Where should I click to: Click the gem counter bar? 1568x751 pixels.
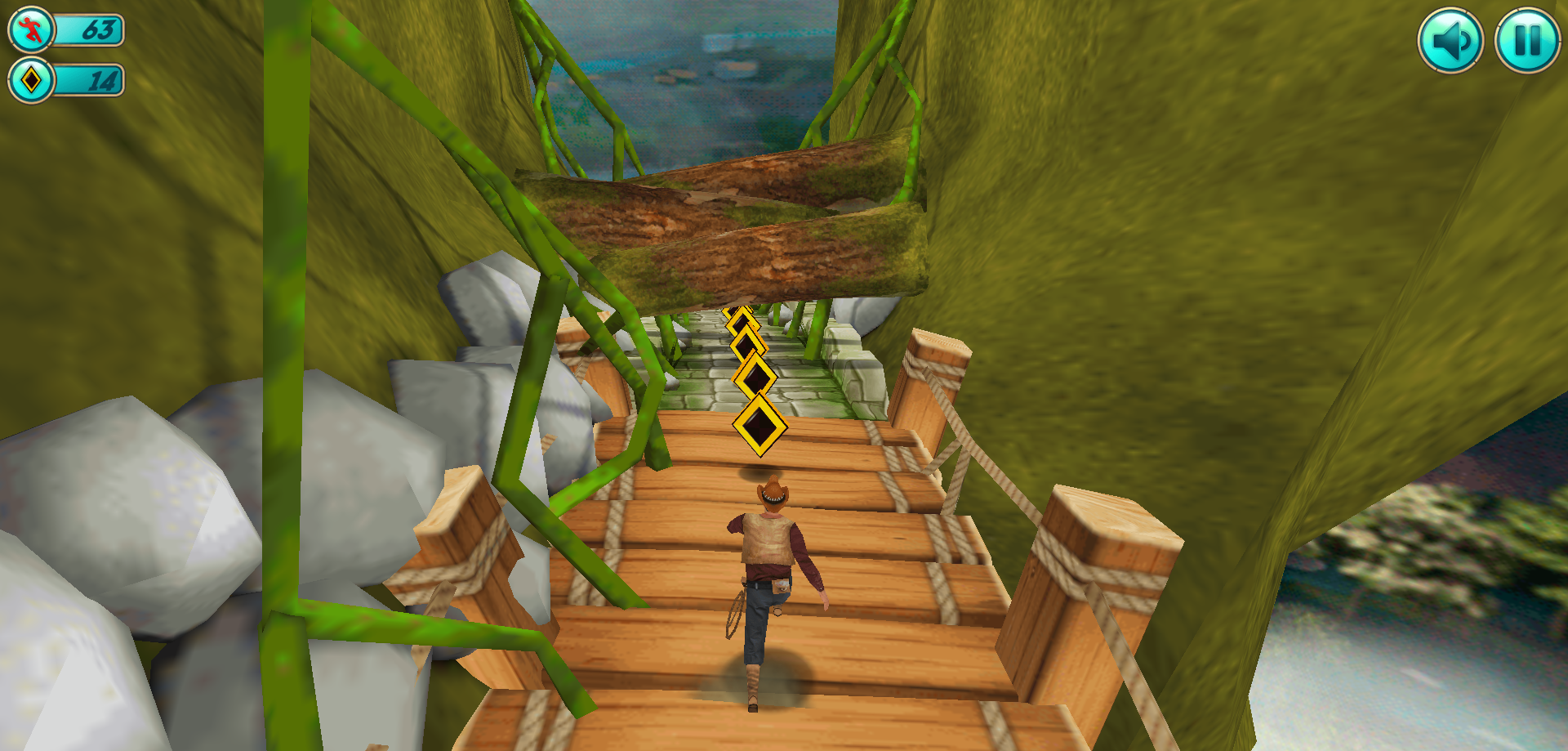[x=90, y=81]
